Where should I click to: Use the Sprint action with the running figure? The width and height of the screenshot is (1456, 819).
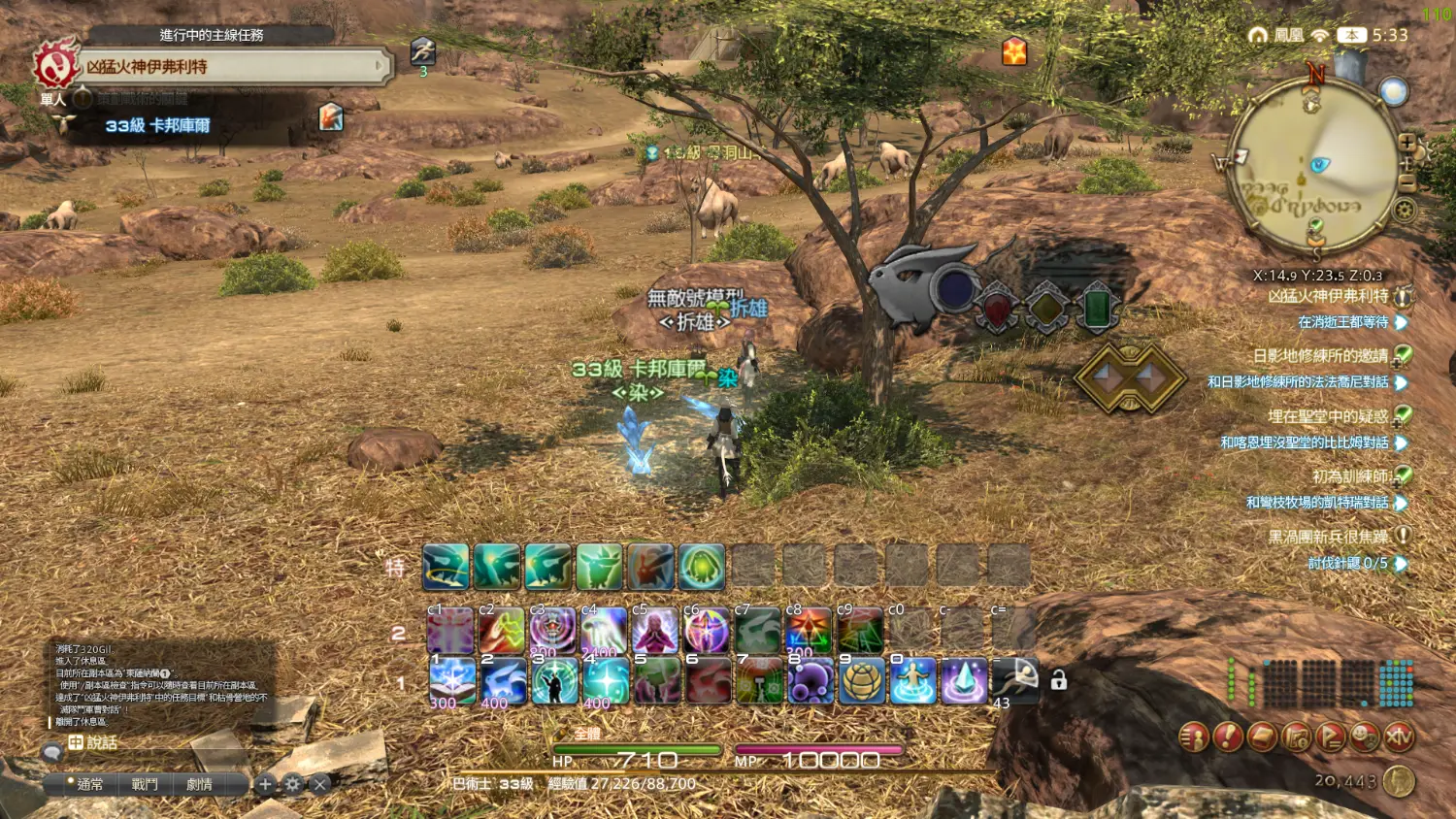(1016, 680)
